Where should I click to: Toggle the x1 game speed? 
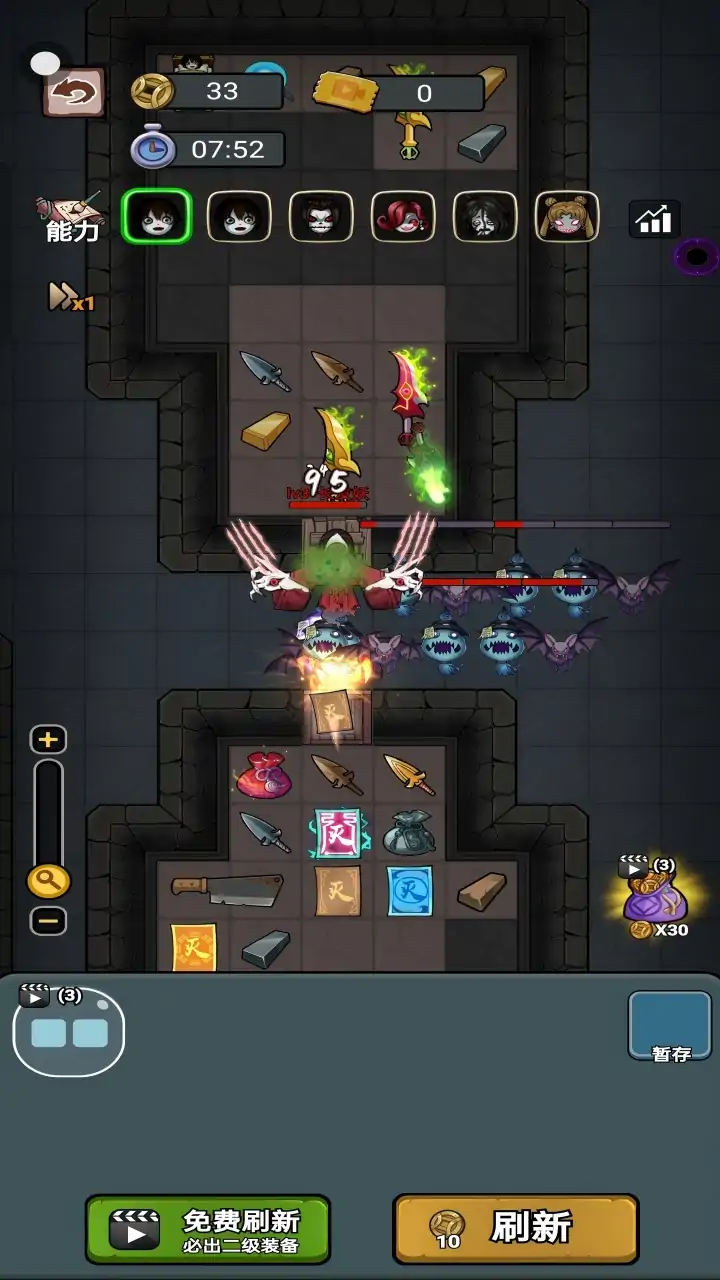(70, 297)
